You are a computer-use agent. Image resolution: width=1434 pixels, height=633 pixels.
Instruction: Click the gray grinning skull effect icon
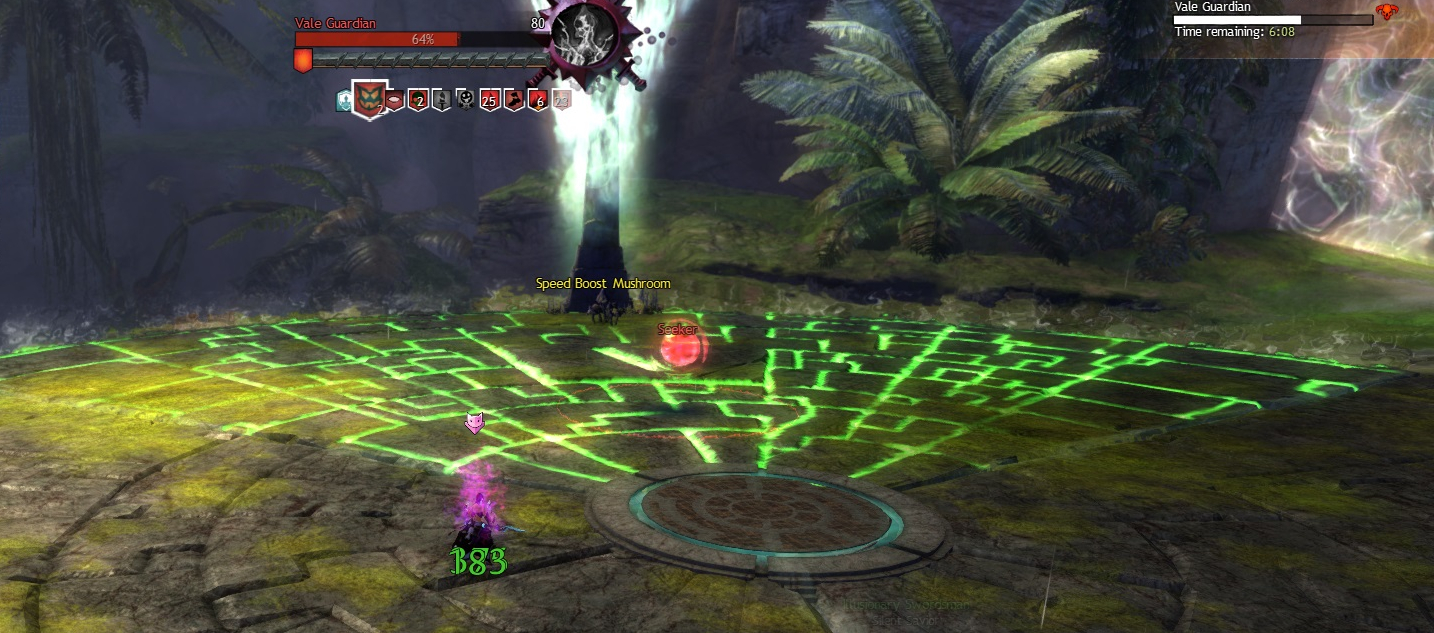point(465,100)
